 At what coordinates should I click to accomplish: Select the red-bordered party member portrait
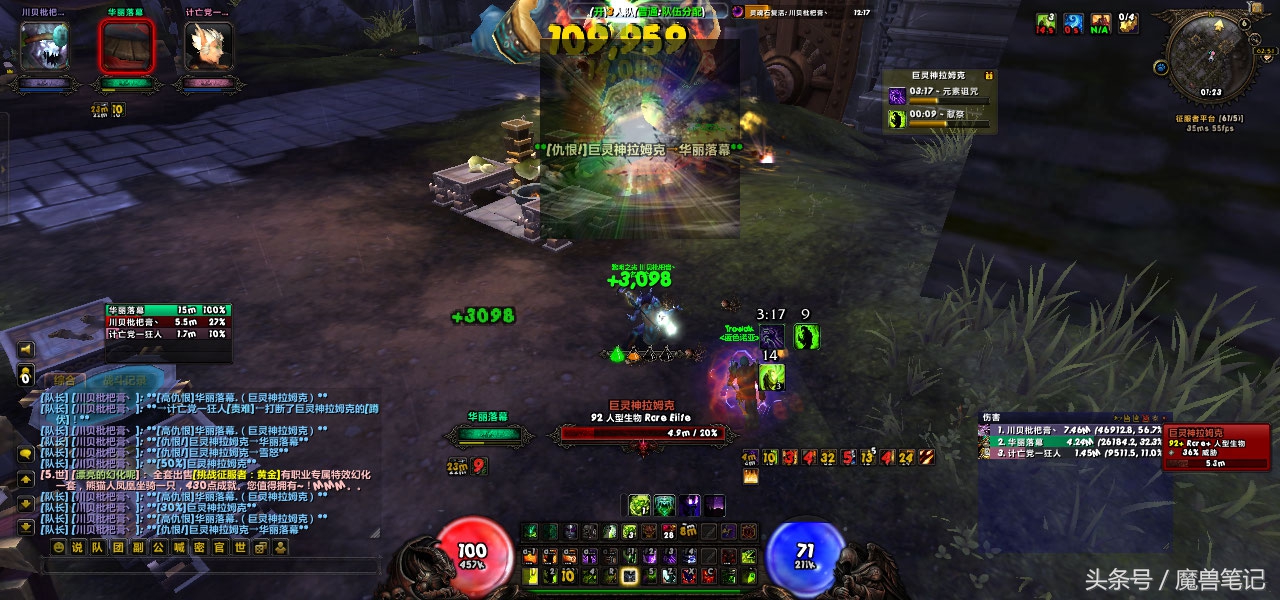click(x=127, y=46)
